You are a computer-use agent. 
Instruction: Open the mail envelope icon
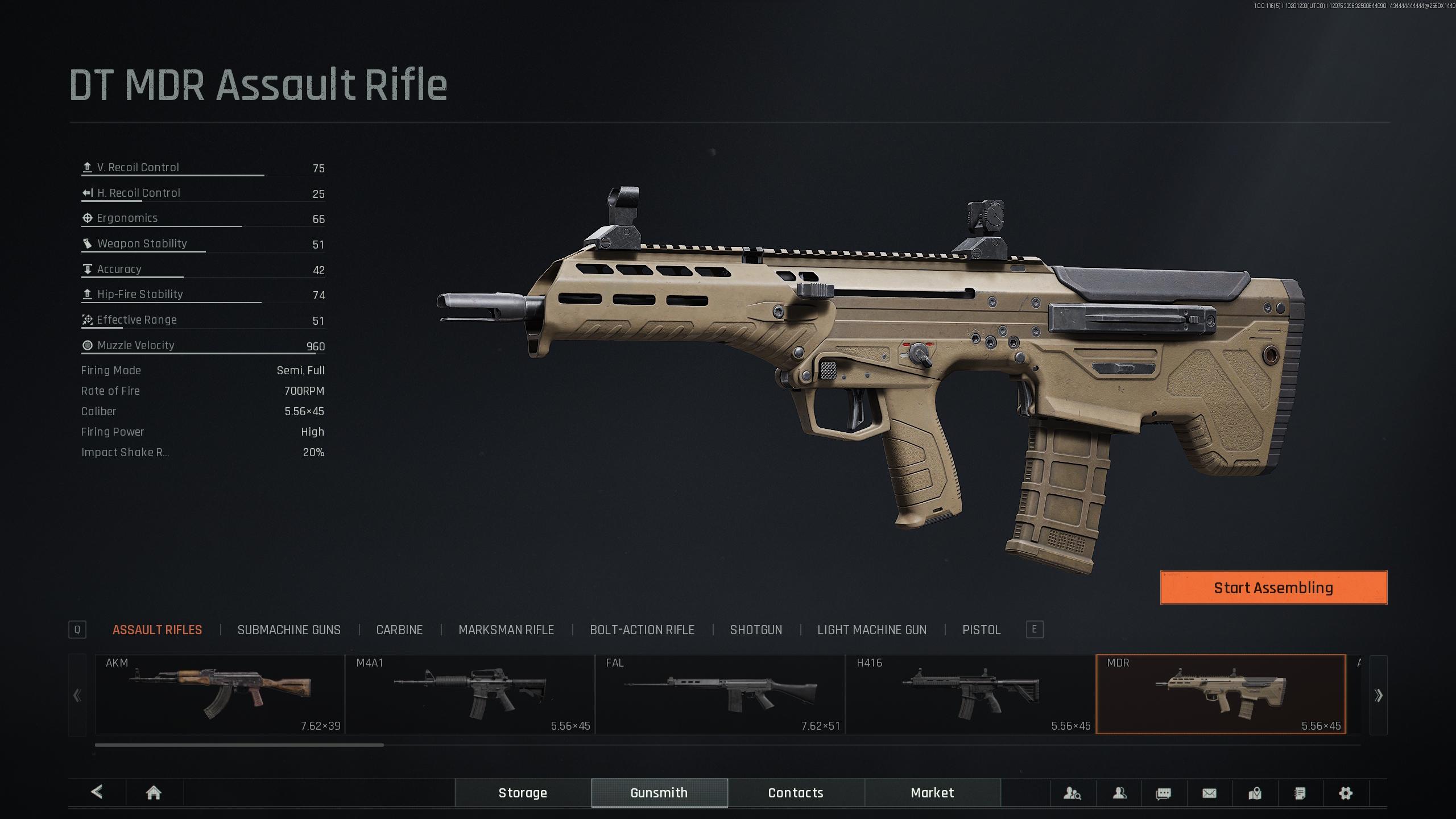click(1209, 793)
